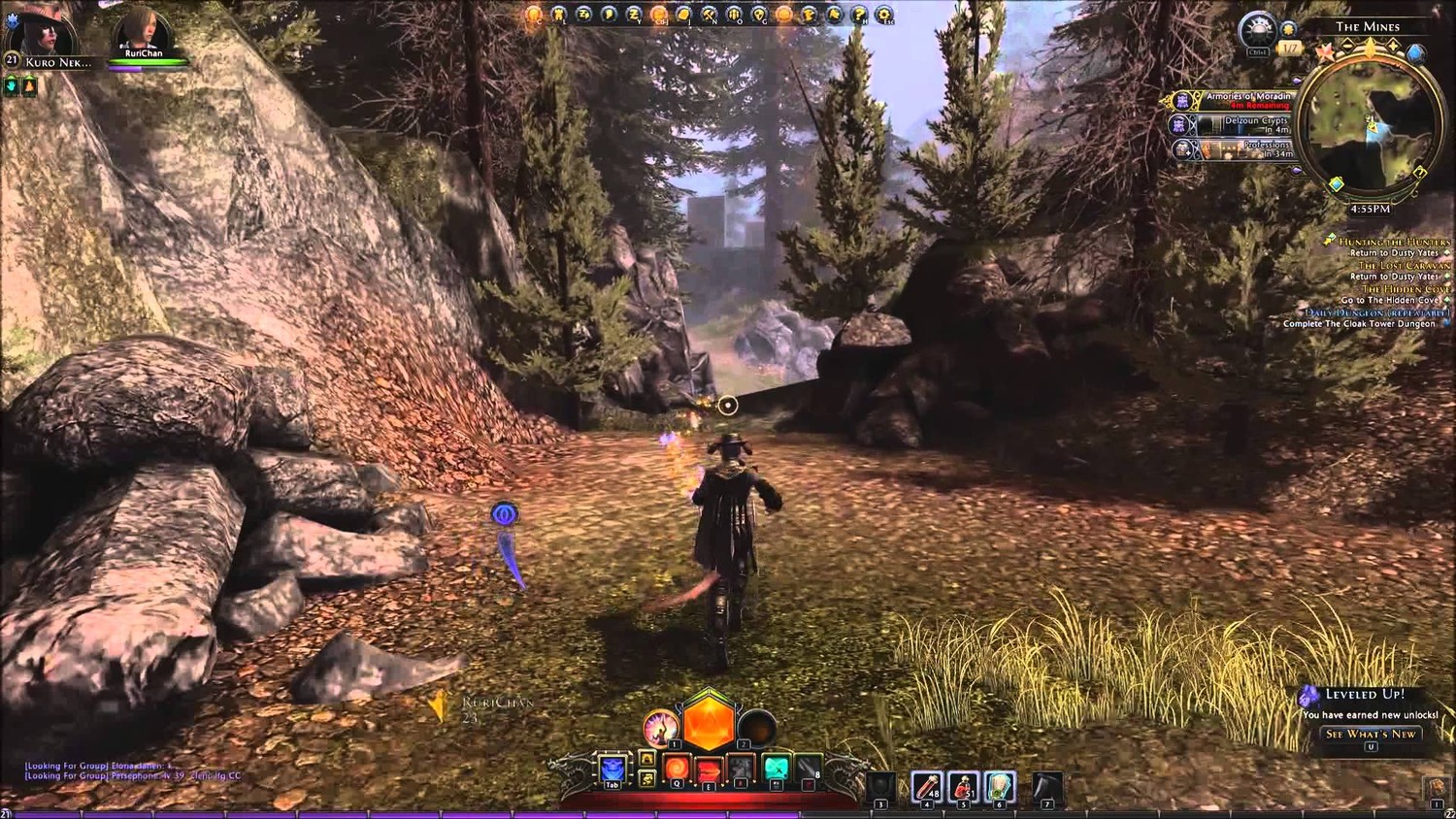Open the question mark help icon
The height and width of the screenshot is (819, 1456).
coord(859,15)
